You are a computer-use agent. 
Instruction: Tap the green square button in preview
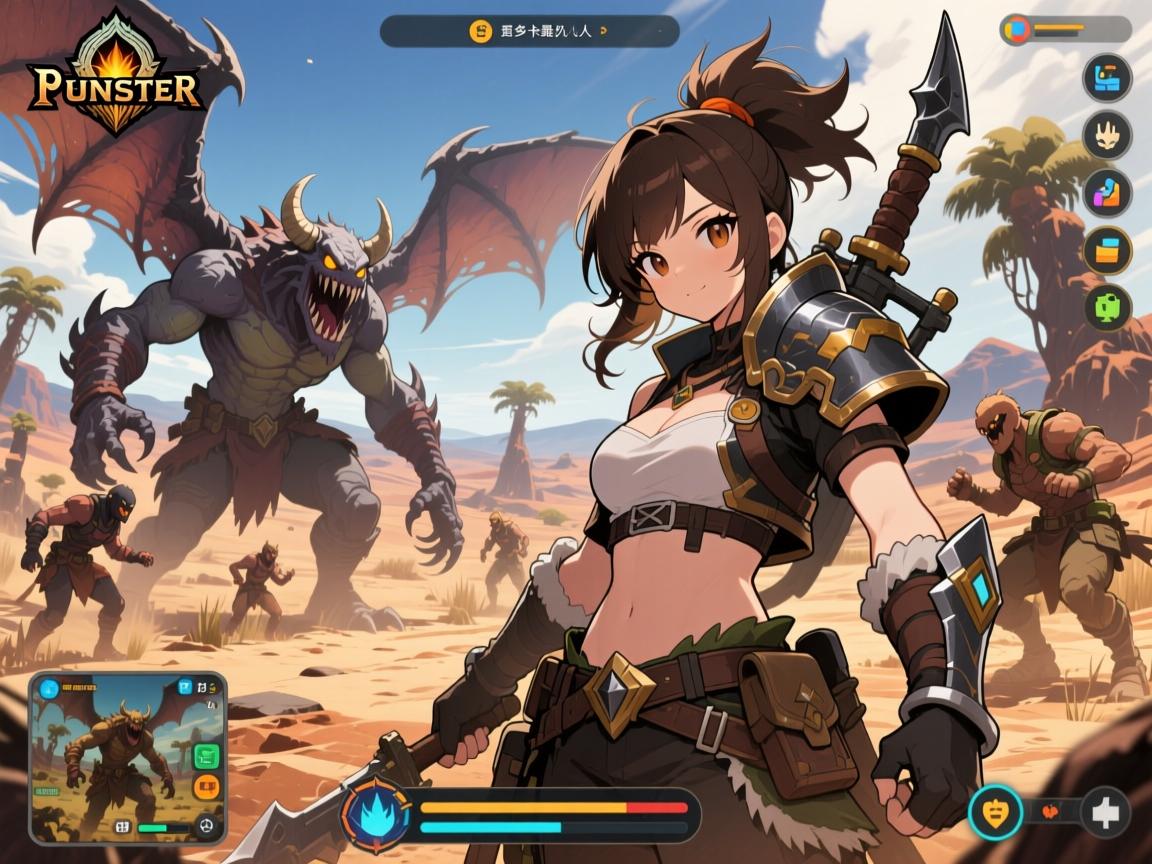(x=206, y=757)
